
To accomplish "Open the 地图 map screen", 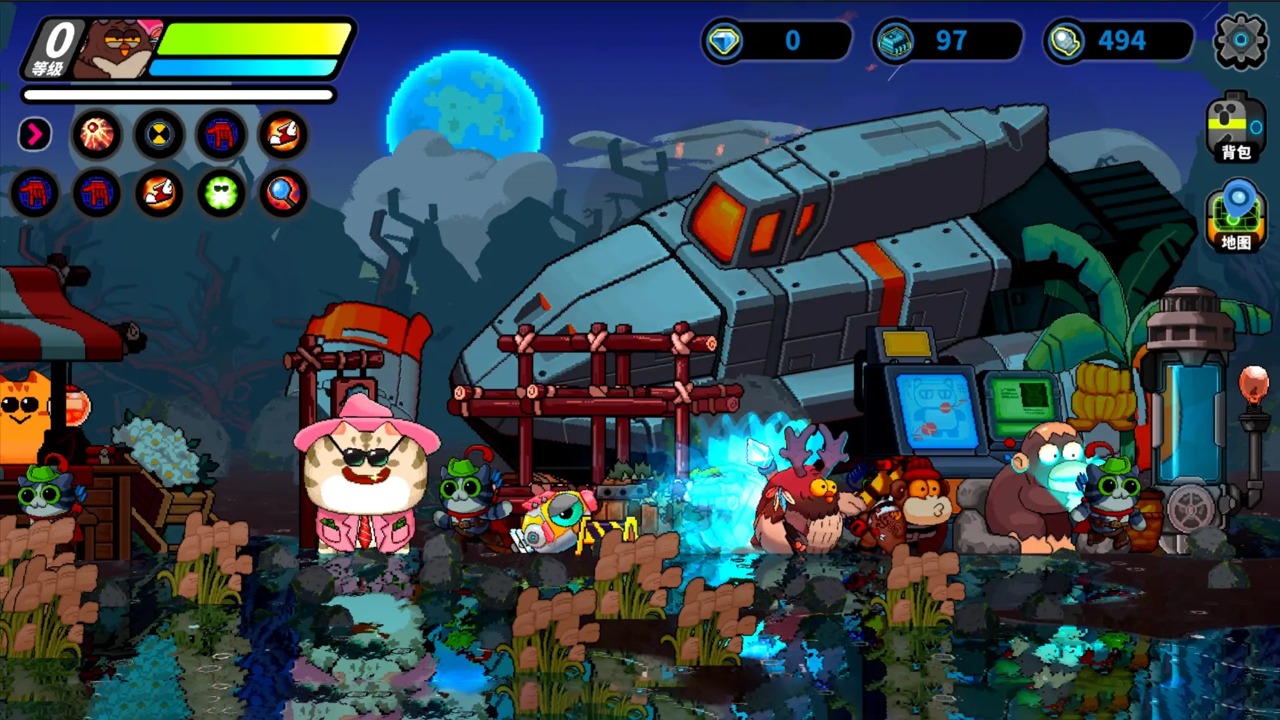I will pos(1236,216).
